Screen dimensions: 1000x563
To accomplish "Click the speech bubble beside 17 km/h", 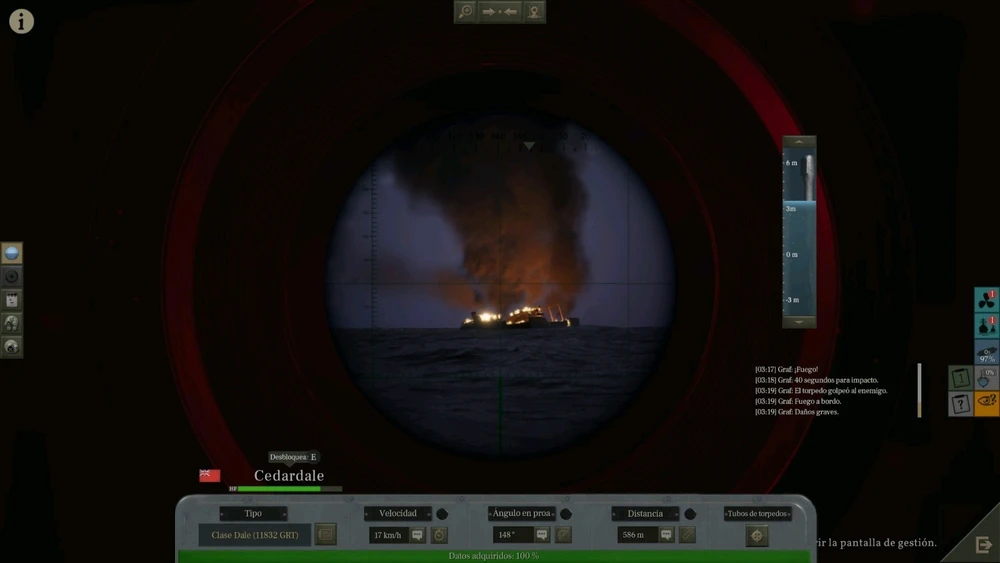I will [418, 535].
